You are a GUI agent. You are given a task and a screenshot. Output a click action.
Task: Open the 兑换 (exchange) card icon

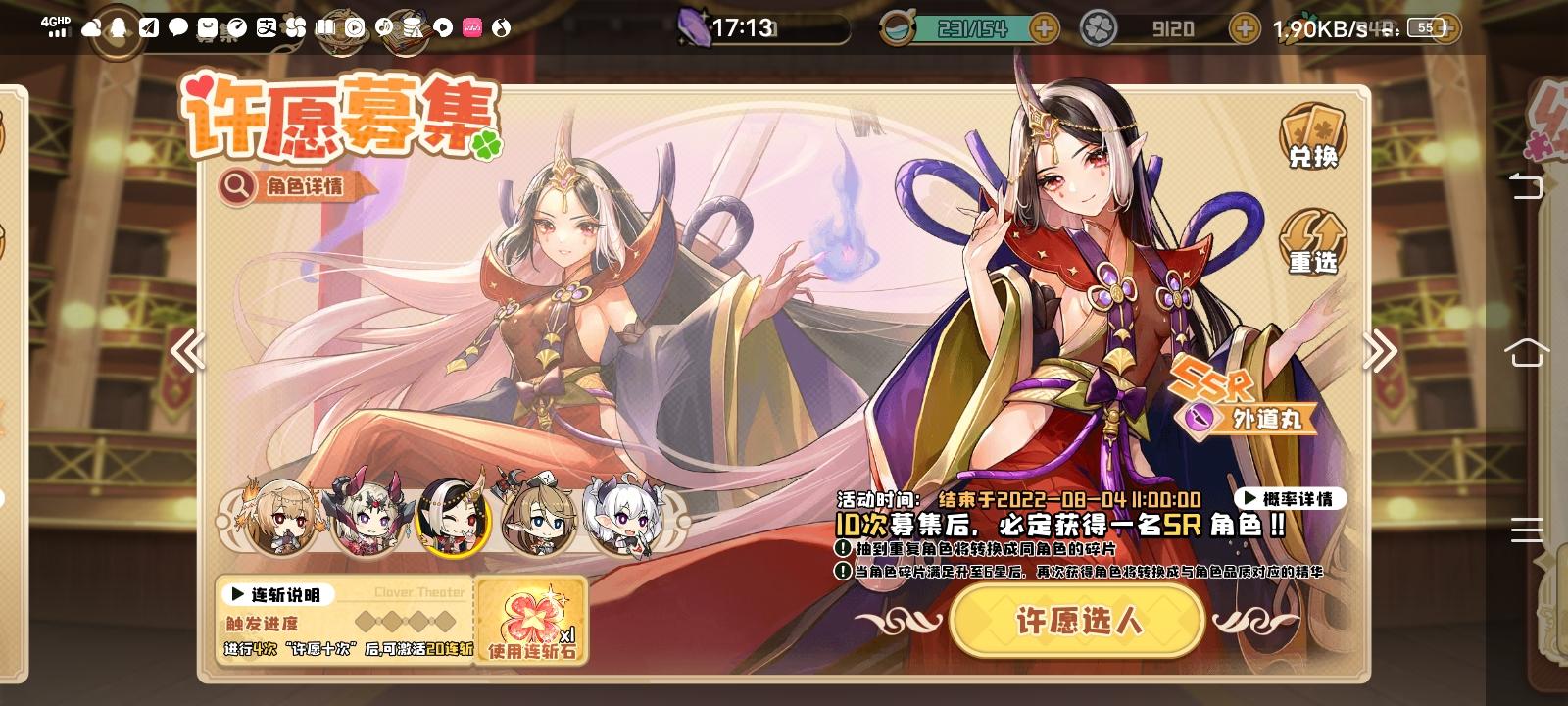(1313, 137)
